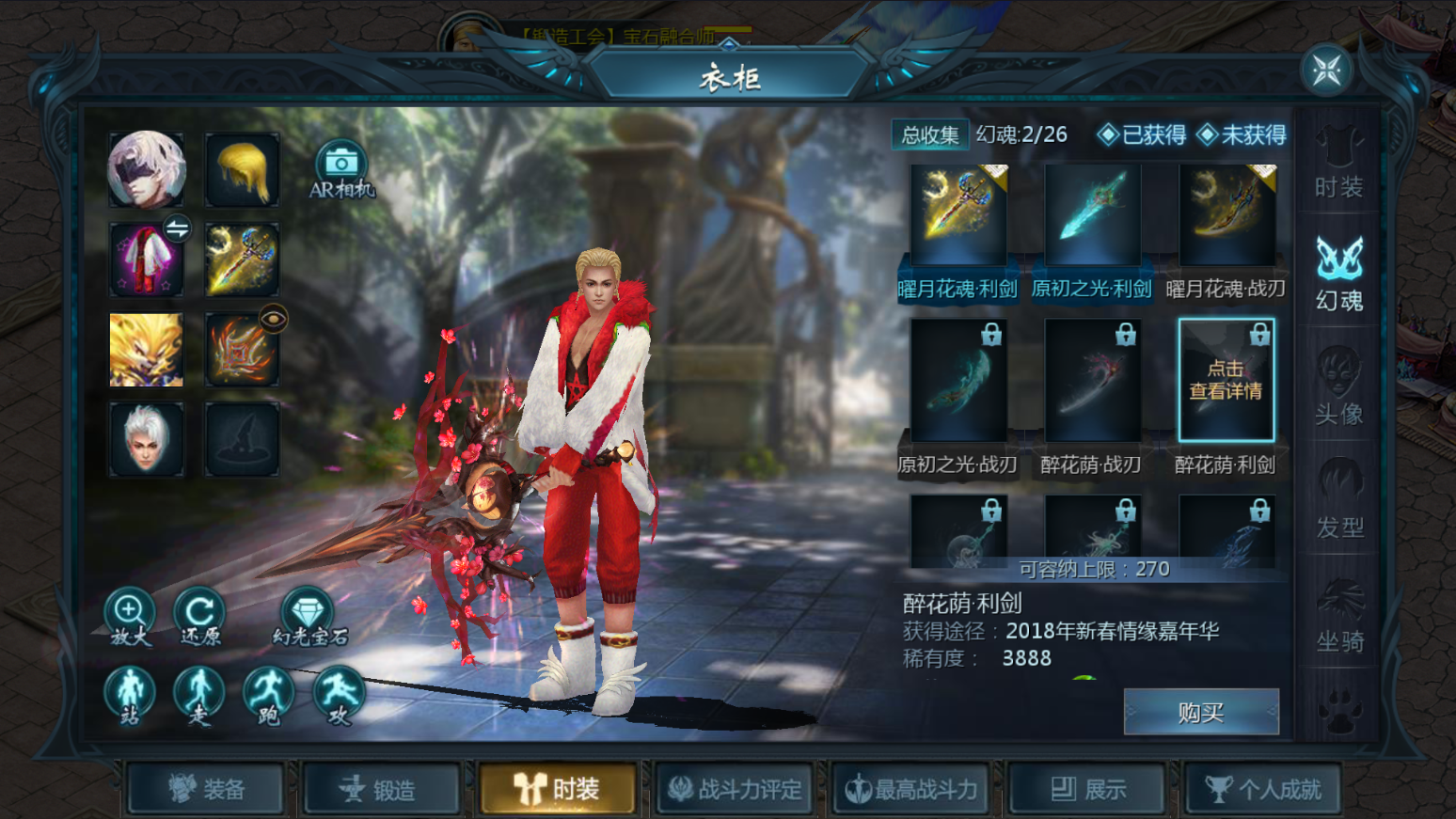Switch to the 发型 hairstyle tab
The width and height of the screenshot is (1456, 819).
[1338, 499]
